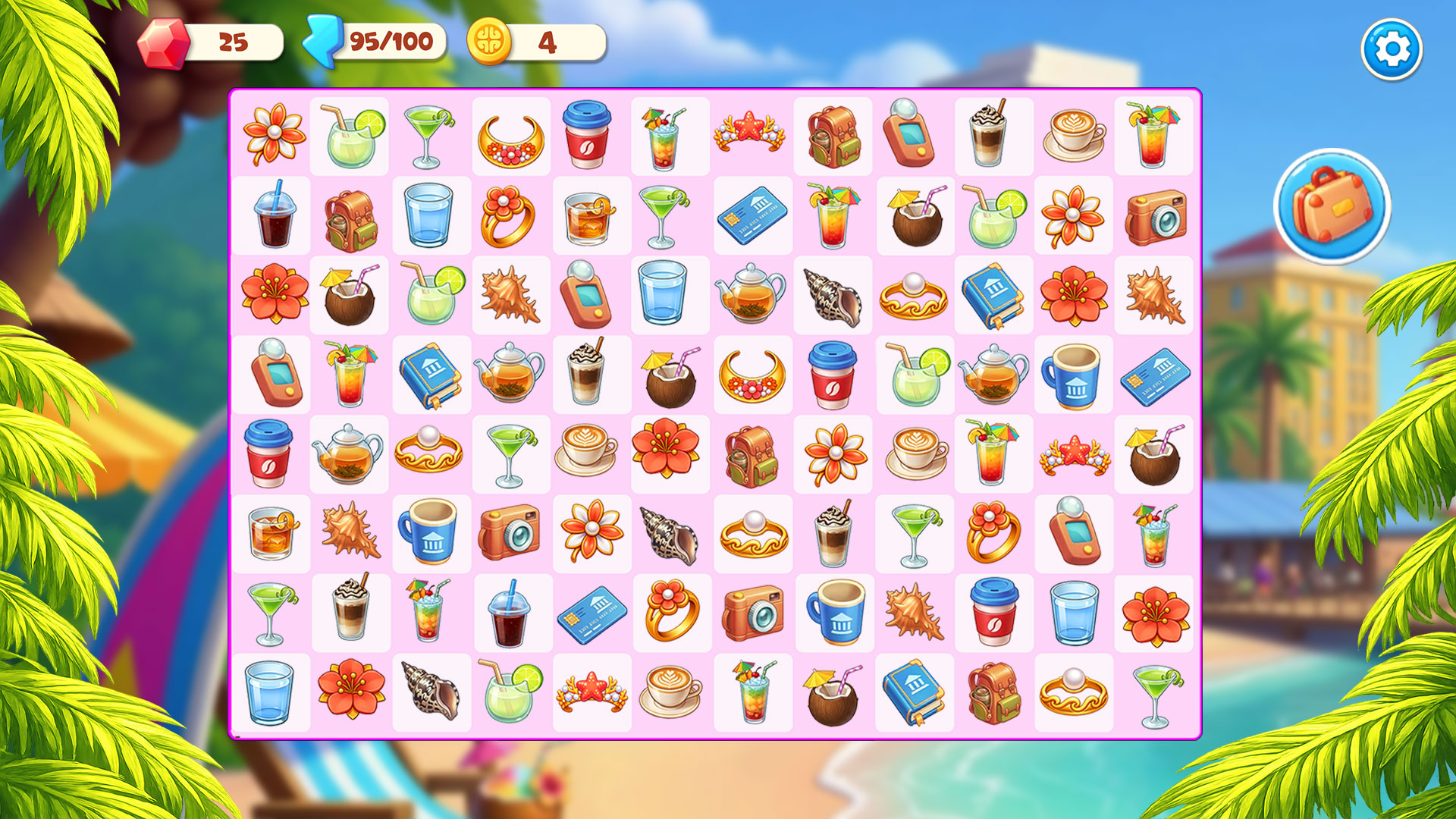Choose the golden pearl ring tile
1456x819 pixels.
914,296
